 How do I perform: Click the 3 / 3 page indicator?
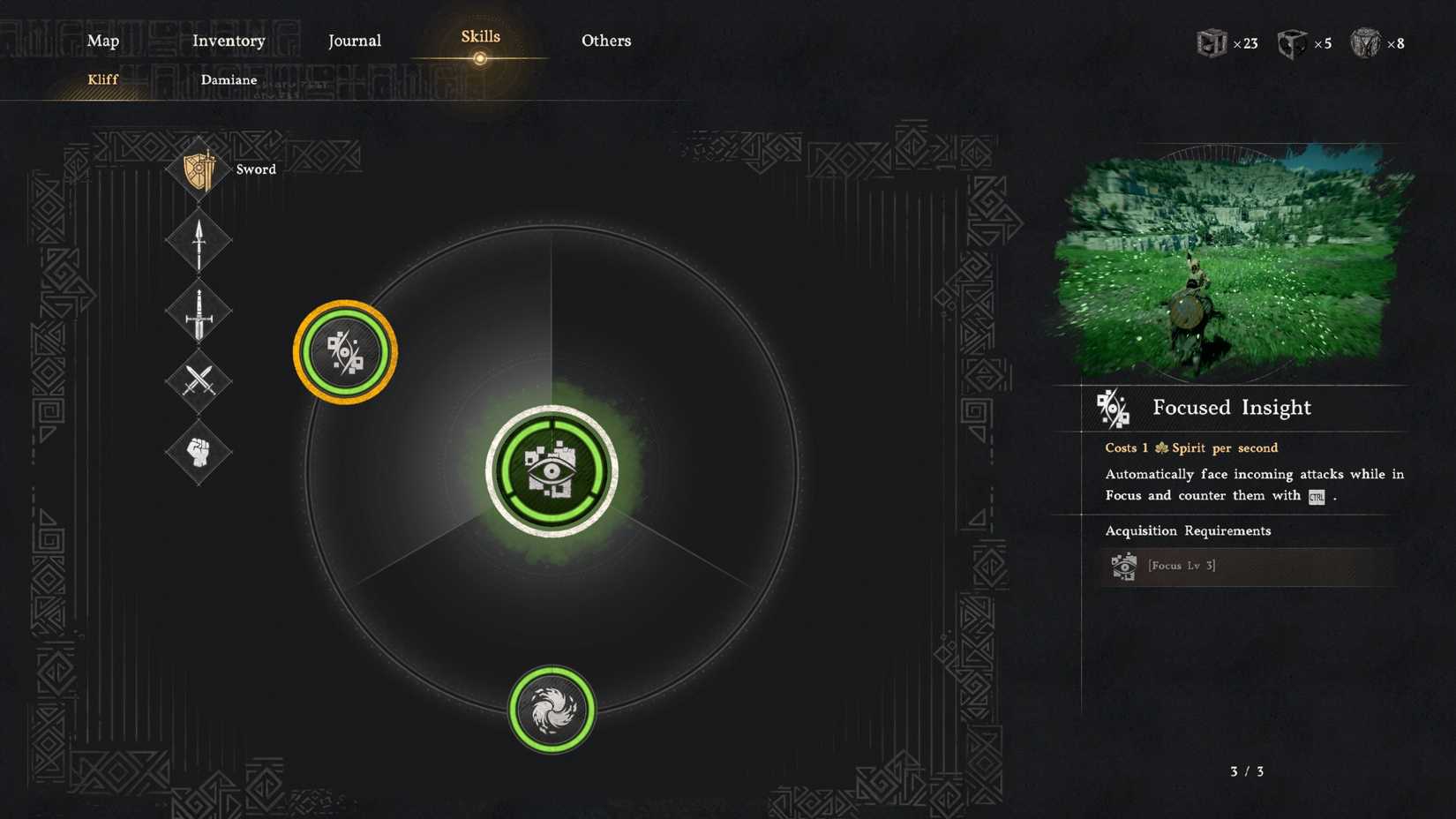point(1247,770)
